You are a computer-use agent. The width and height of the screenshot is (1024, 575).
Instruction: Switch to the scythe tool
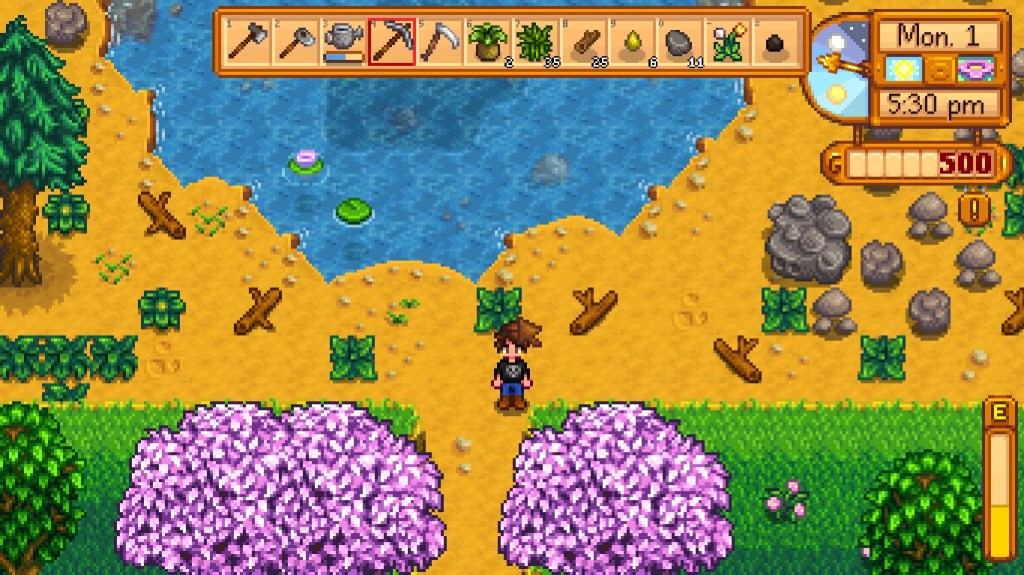coord(437,42)
